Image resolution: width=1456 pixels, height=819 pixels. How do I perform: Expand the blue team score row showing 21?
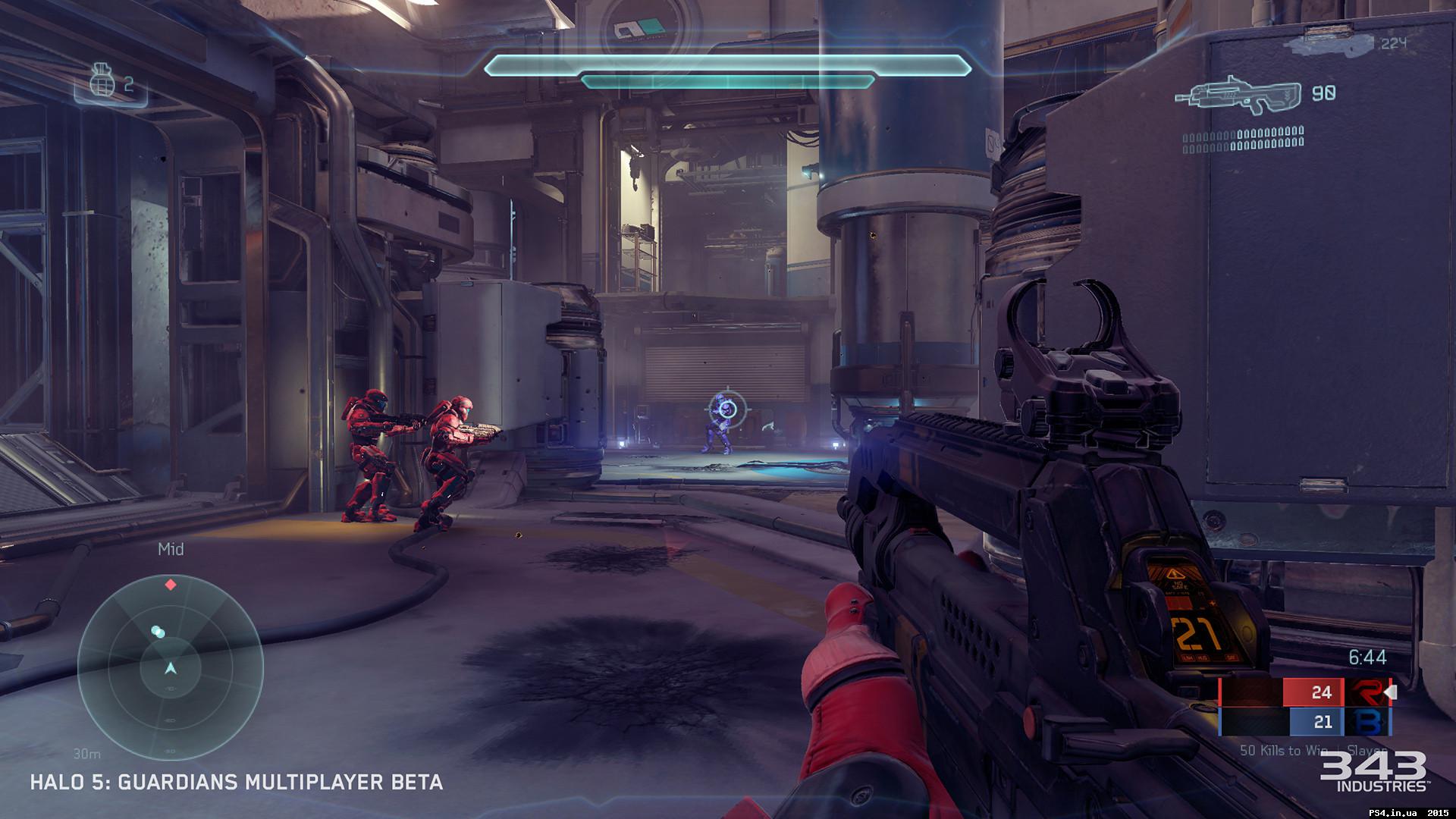[1323, 722]
